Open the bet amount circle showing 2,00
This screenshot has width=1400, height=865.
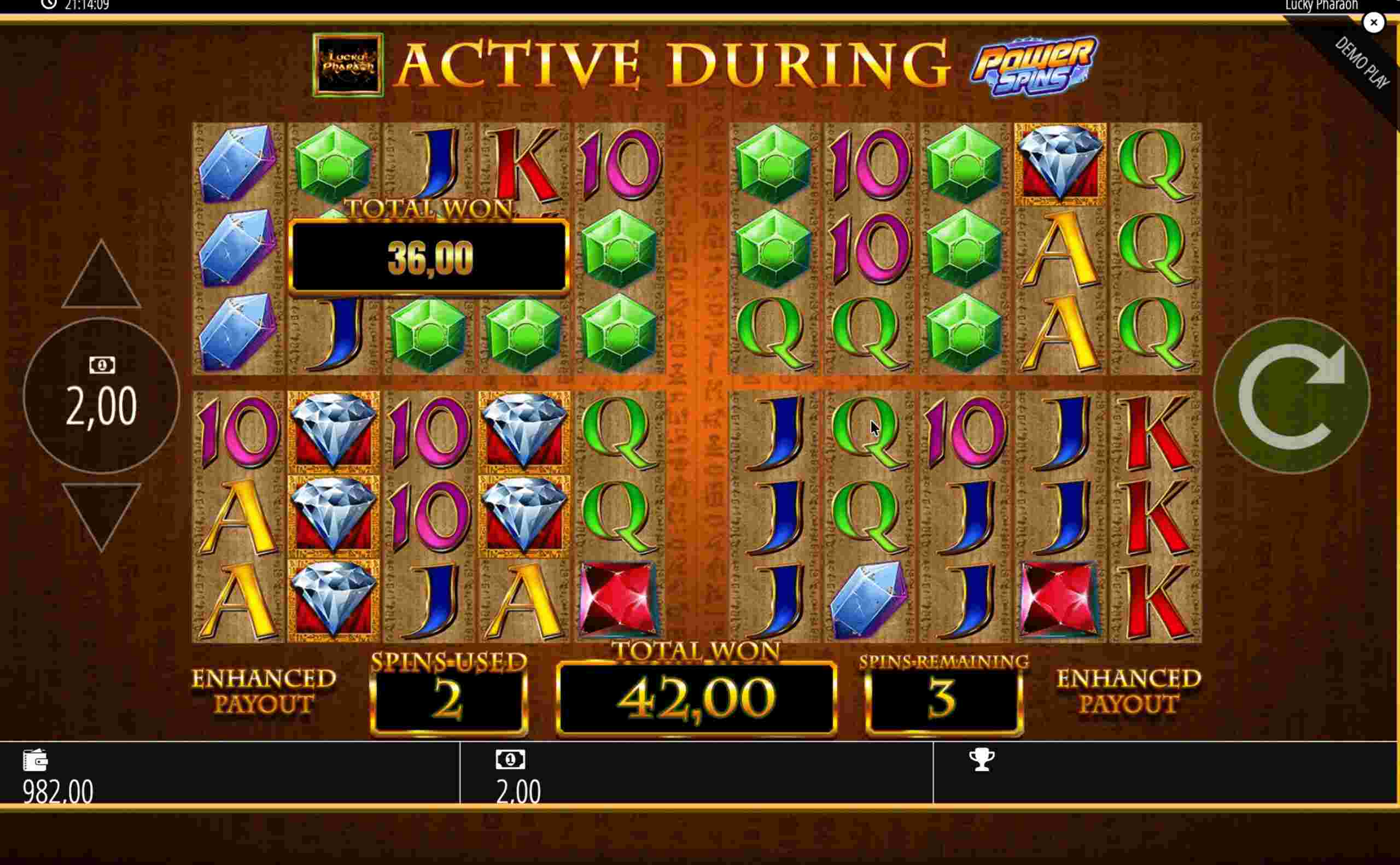click(x=101, y=396)
